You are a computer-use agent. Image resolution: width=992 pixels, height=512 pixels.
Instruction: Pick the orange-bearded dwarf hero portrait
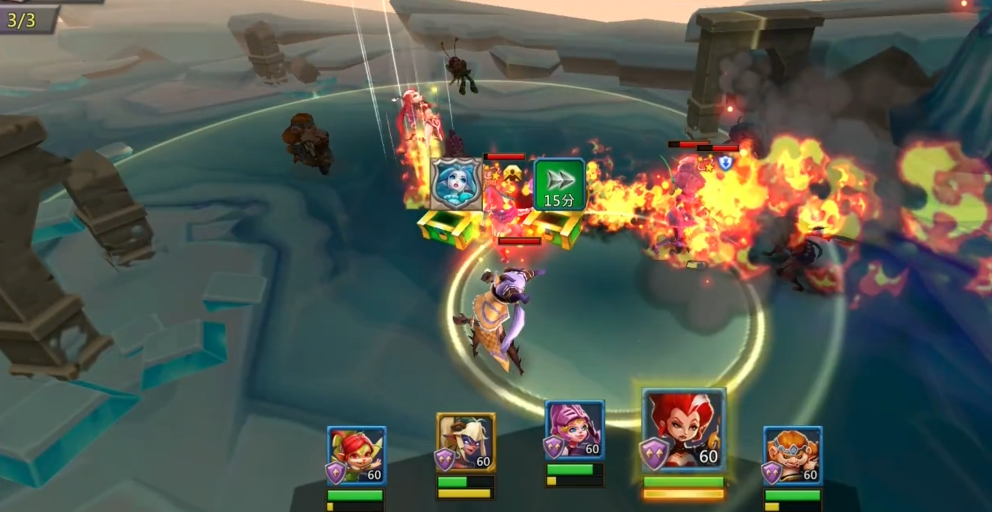click(793, 455)
